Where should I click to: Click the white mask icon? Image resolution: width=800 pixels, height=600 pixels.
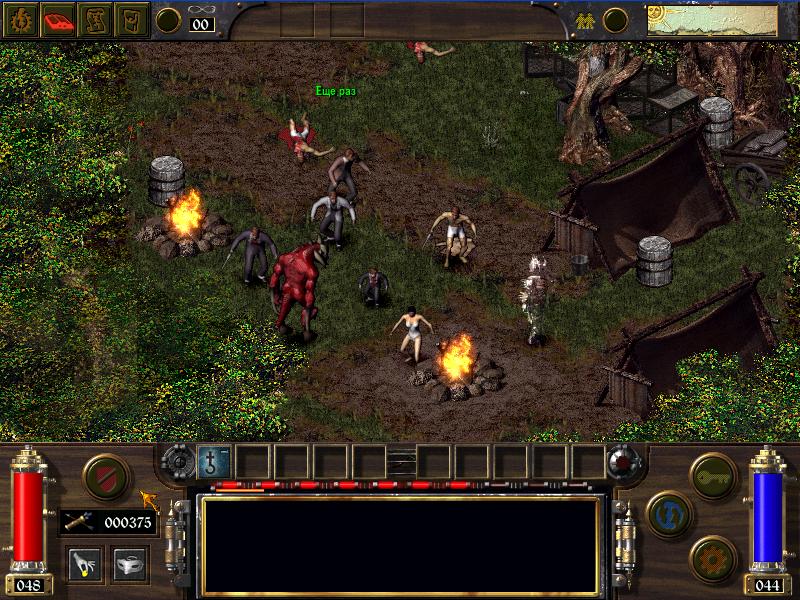click(129, 563)
